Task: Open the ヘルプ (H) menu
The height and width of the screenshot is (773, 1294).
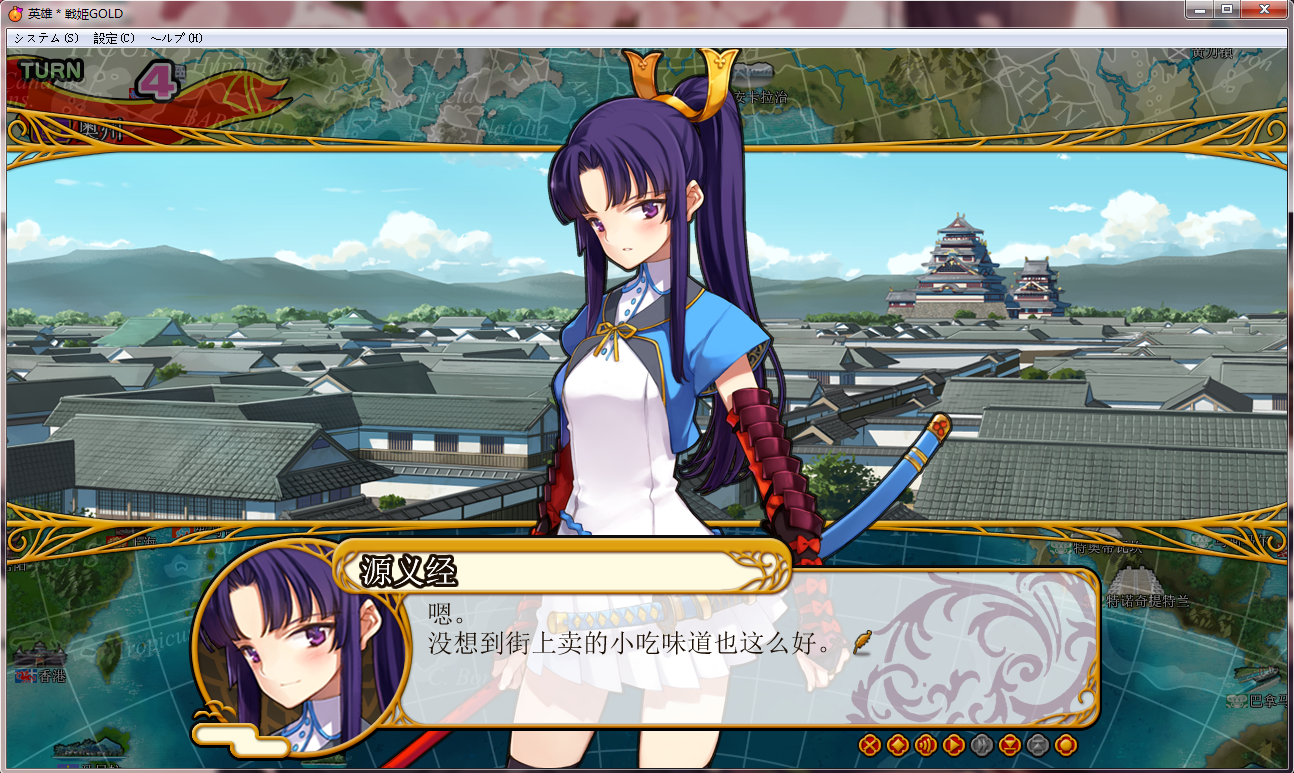Action: (176, 38)
